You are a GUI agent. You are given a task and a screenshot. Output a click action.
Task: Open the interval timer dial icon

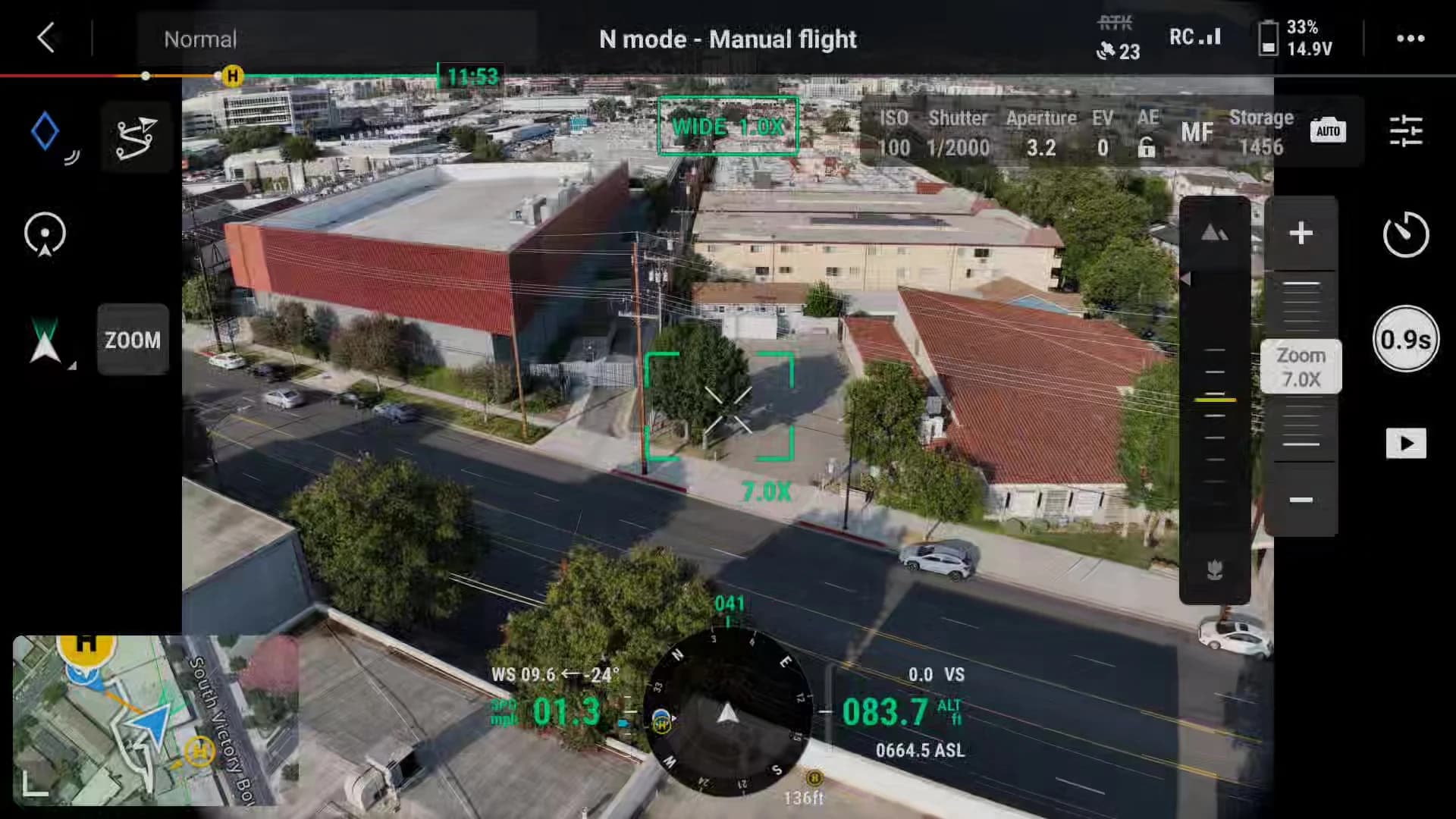(1405, 234)
